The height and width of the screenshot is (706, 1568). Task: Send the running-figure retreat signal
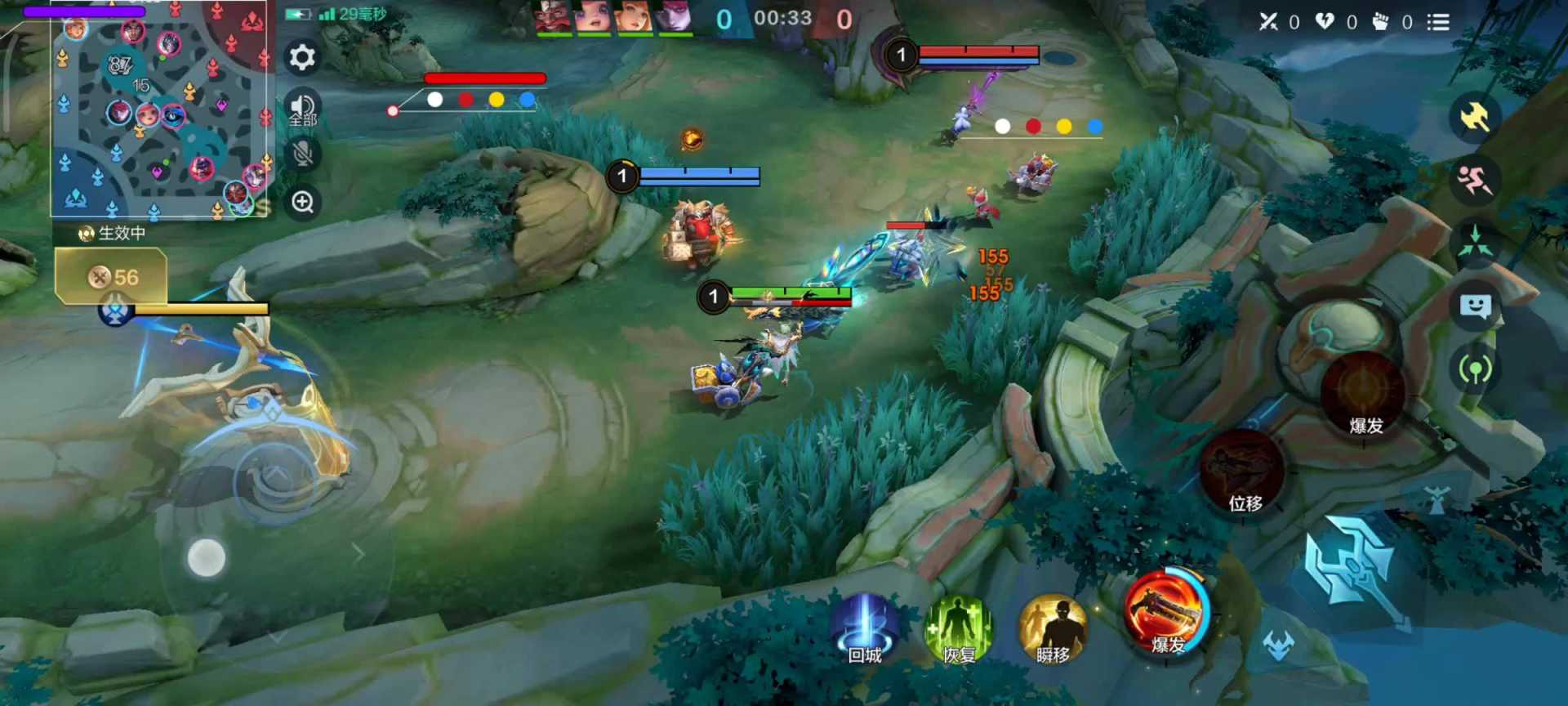coord(1475,181)
